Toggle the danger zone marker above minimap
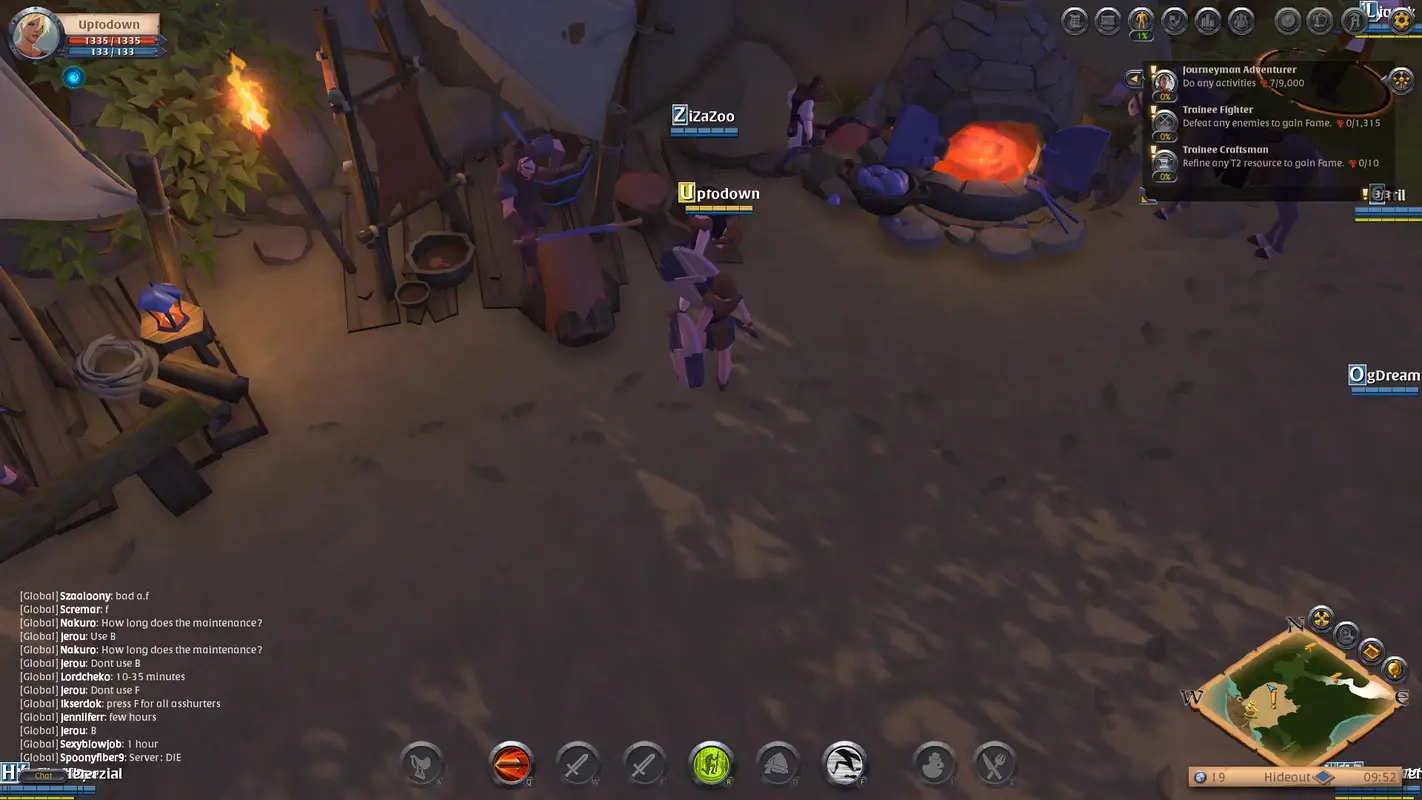1422x800 pixels. click(x=1322, y=617)
